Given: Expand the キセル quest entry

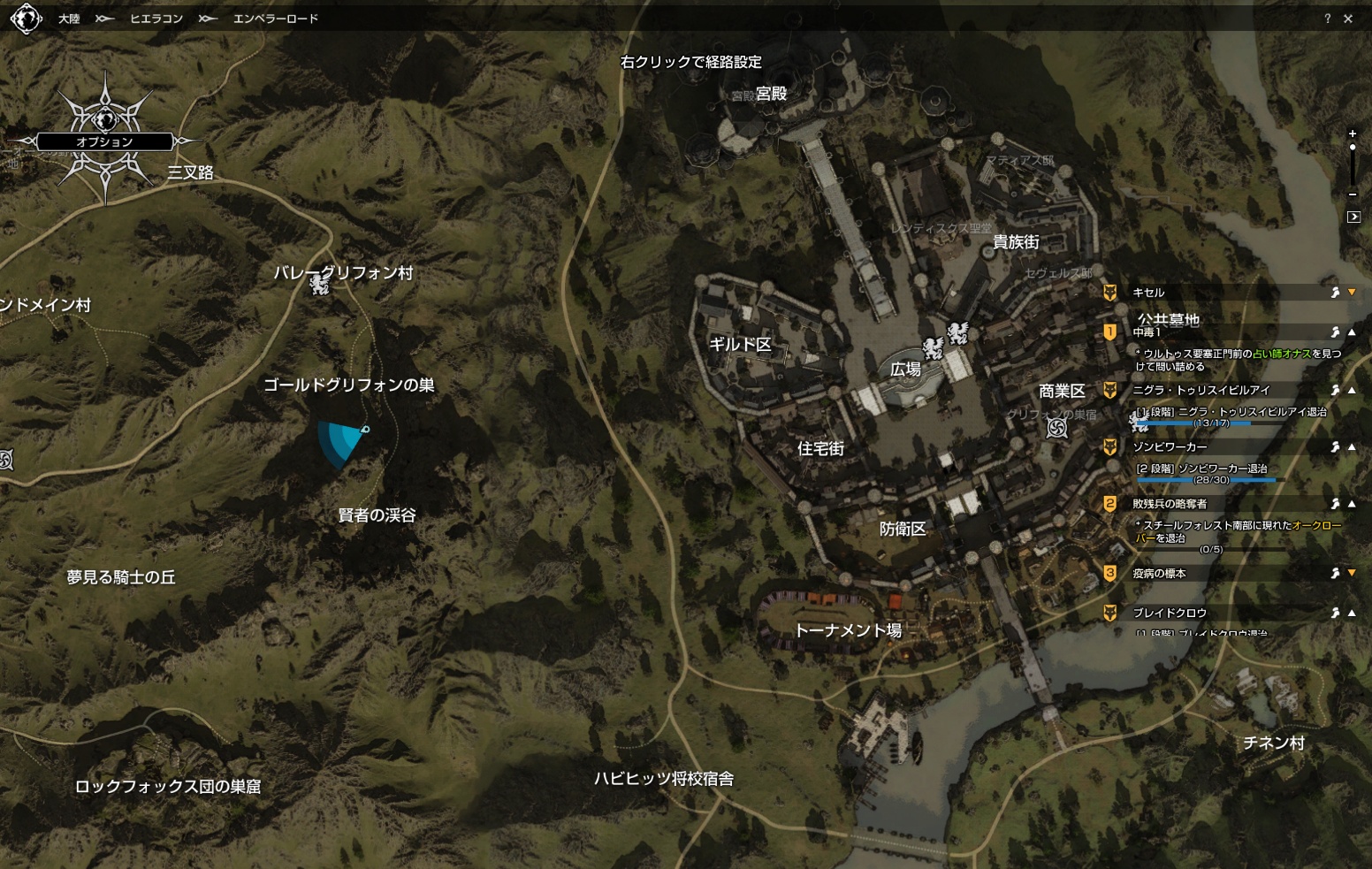Looking at the screenshot, I should tap(1352, 293).
